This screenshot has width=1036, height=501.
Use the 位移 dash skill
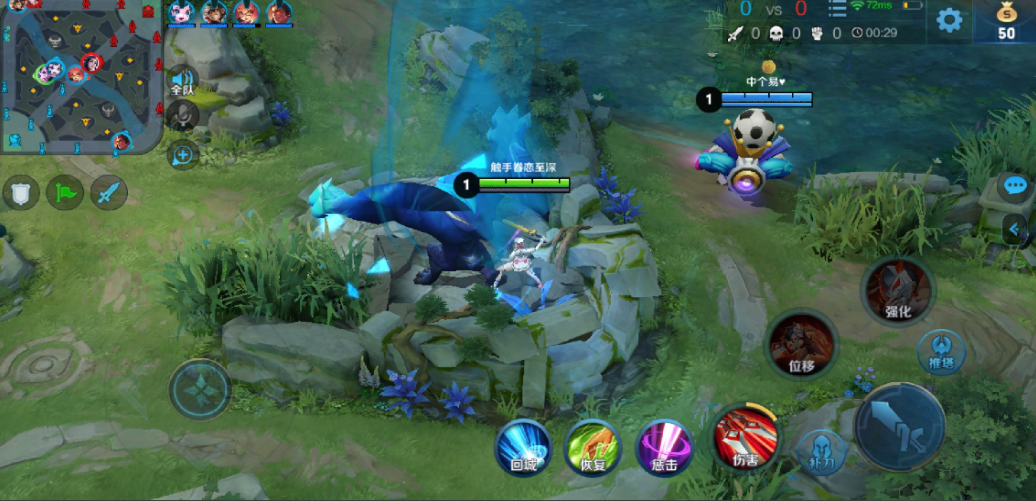[801, 344]
